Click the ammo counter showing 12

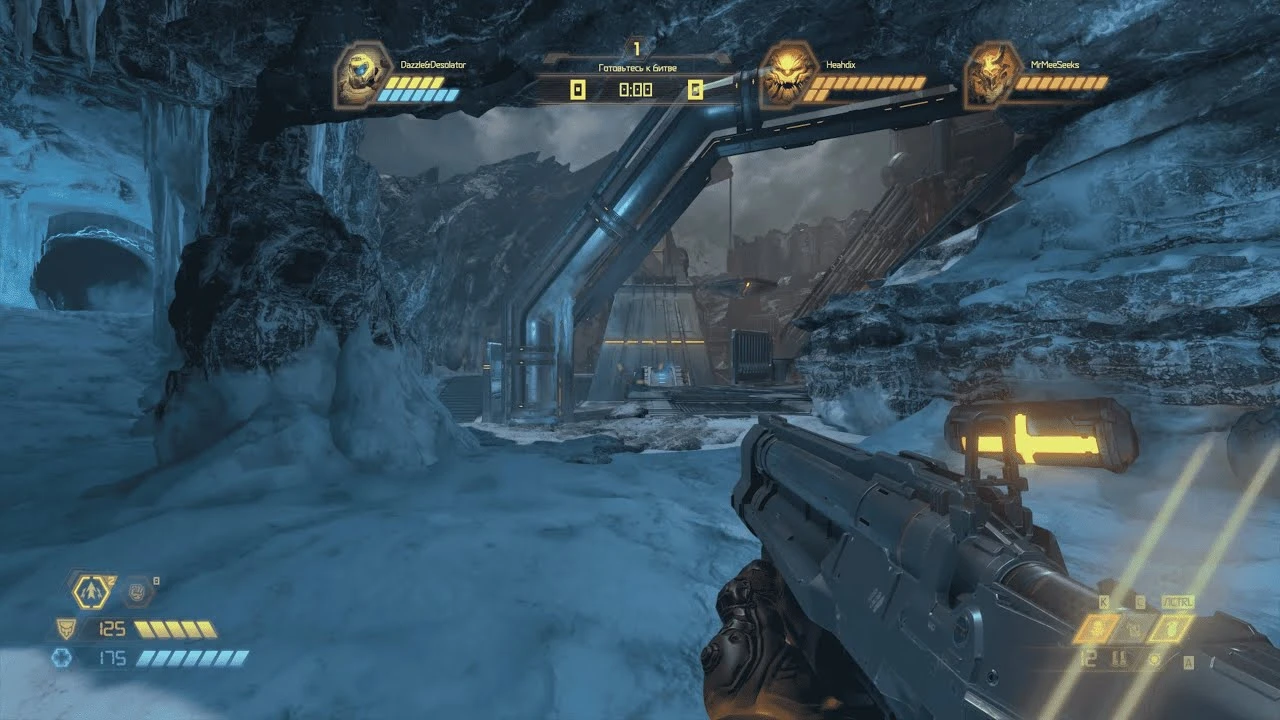(1087, 657)
